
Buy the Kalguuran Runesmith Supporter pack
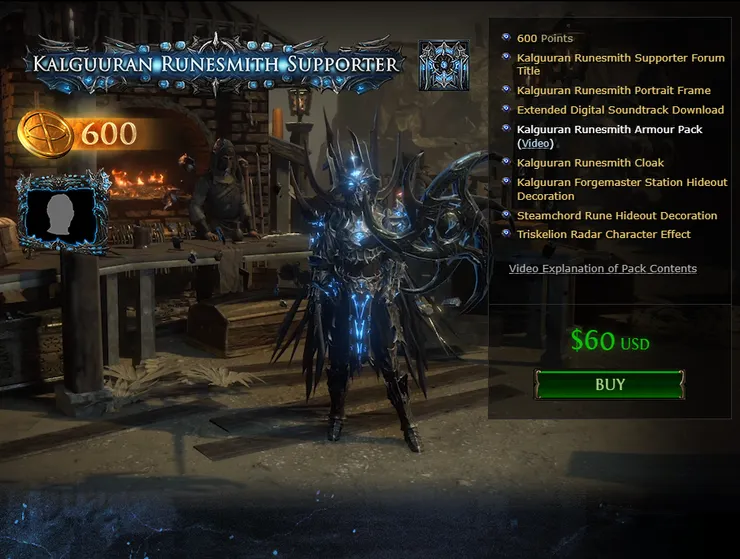(x=610, y=385)
